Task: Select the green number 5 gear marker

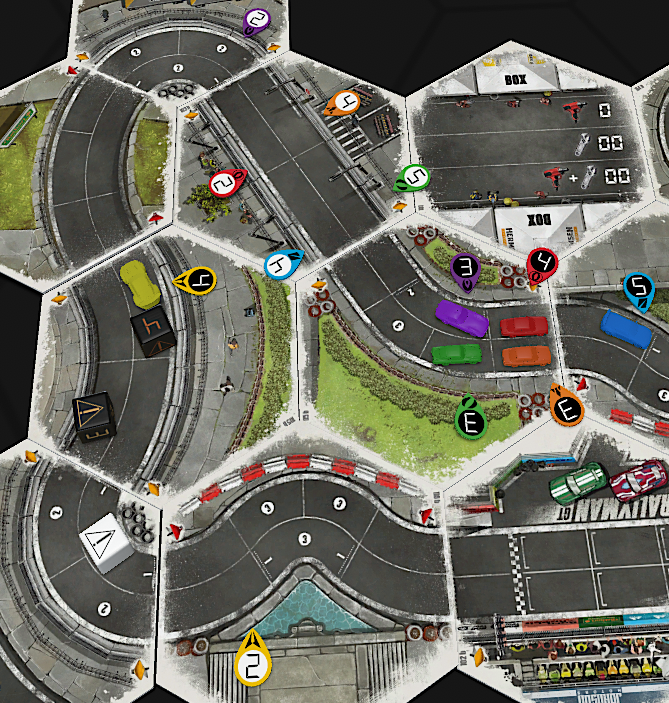Action: point(414,179)
